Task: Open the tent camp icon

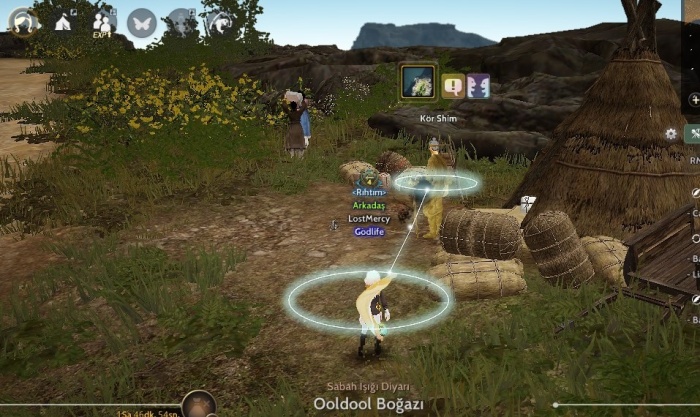Action: pyautogui.click(x=62, y=21)
